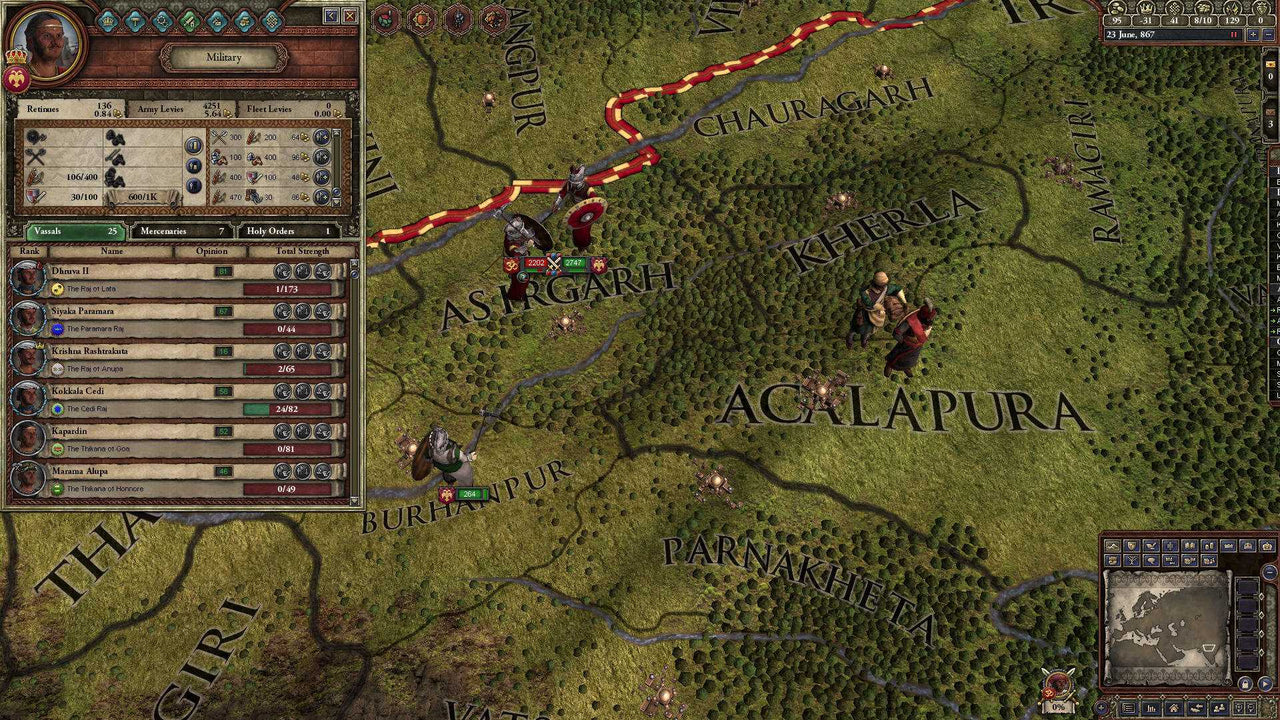Screen dimensions: 1280x720
Task: Click the back arrow on the Military panel
Action: tap(330, 15)
